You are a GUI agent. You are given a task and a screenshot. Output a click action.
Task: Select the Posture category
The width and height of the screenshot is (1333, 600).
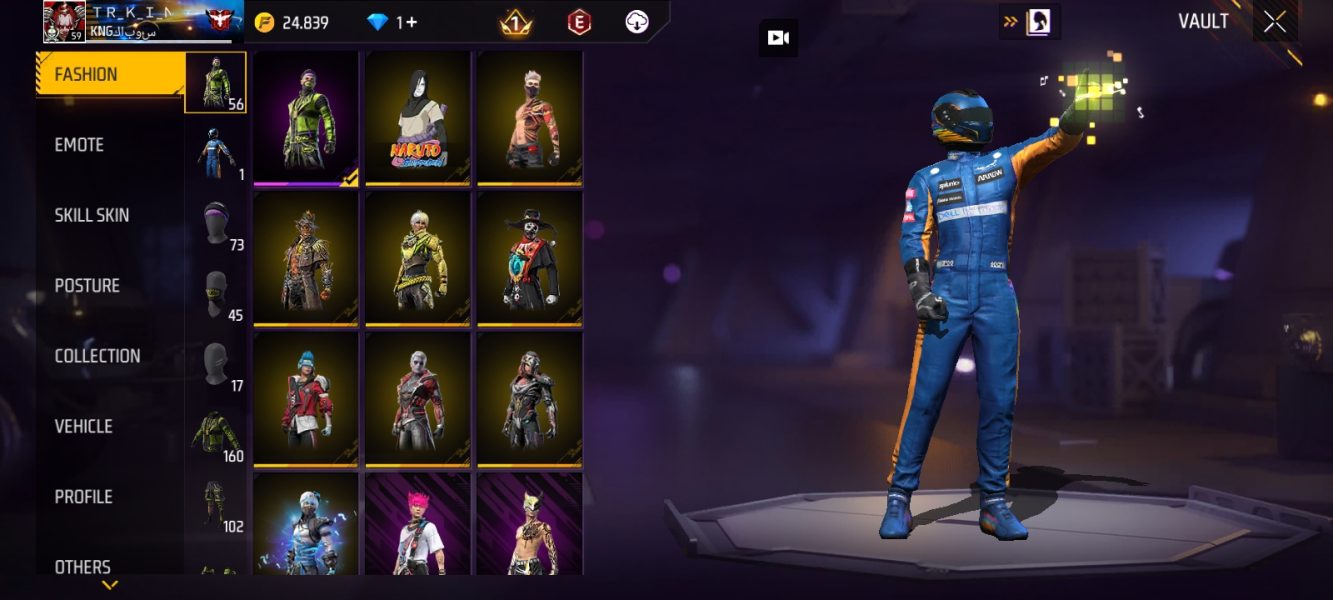87,286
